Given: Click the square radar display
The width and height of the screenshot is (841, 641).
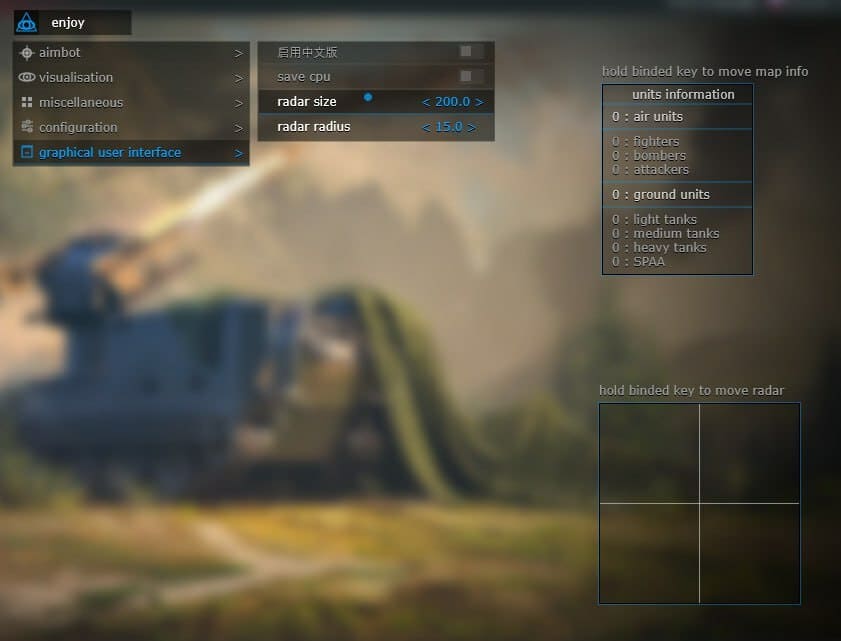Looking at the screenshot, I should [699, 503].
